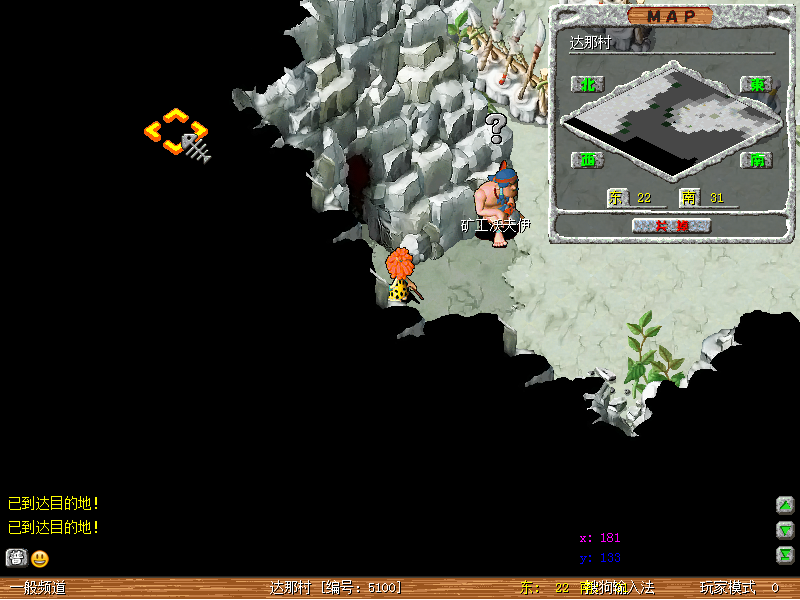This screenshot has height=600, width=800.
Task: Open the smiley emoticon picker
Action: 39,558
